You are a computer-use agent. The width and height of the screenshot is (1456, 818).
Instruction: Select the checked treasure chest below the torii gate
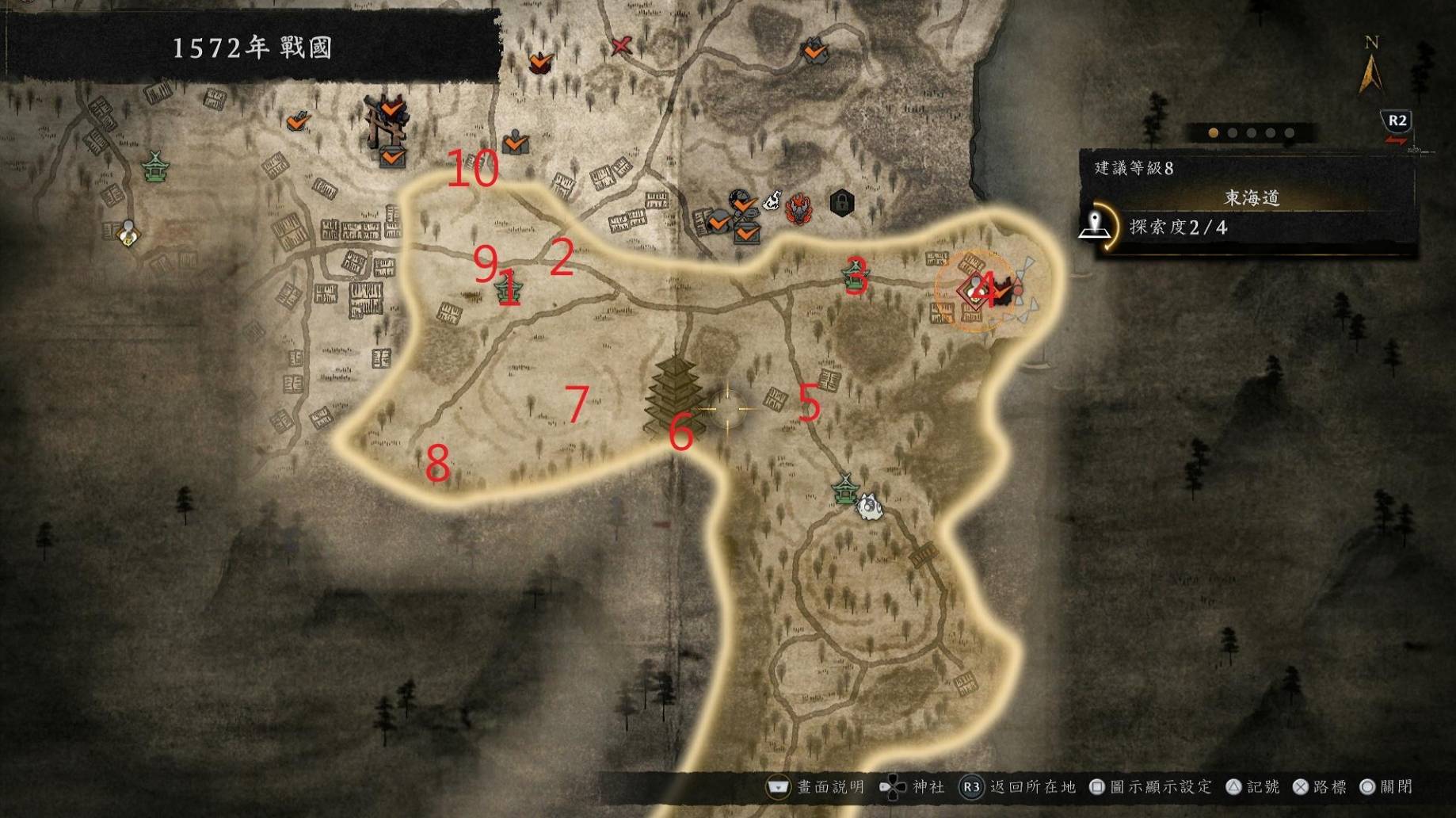coord(391,156)
